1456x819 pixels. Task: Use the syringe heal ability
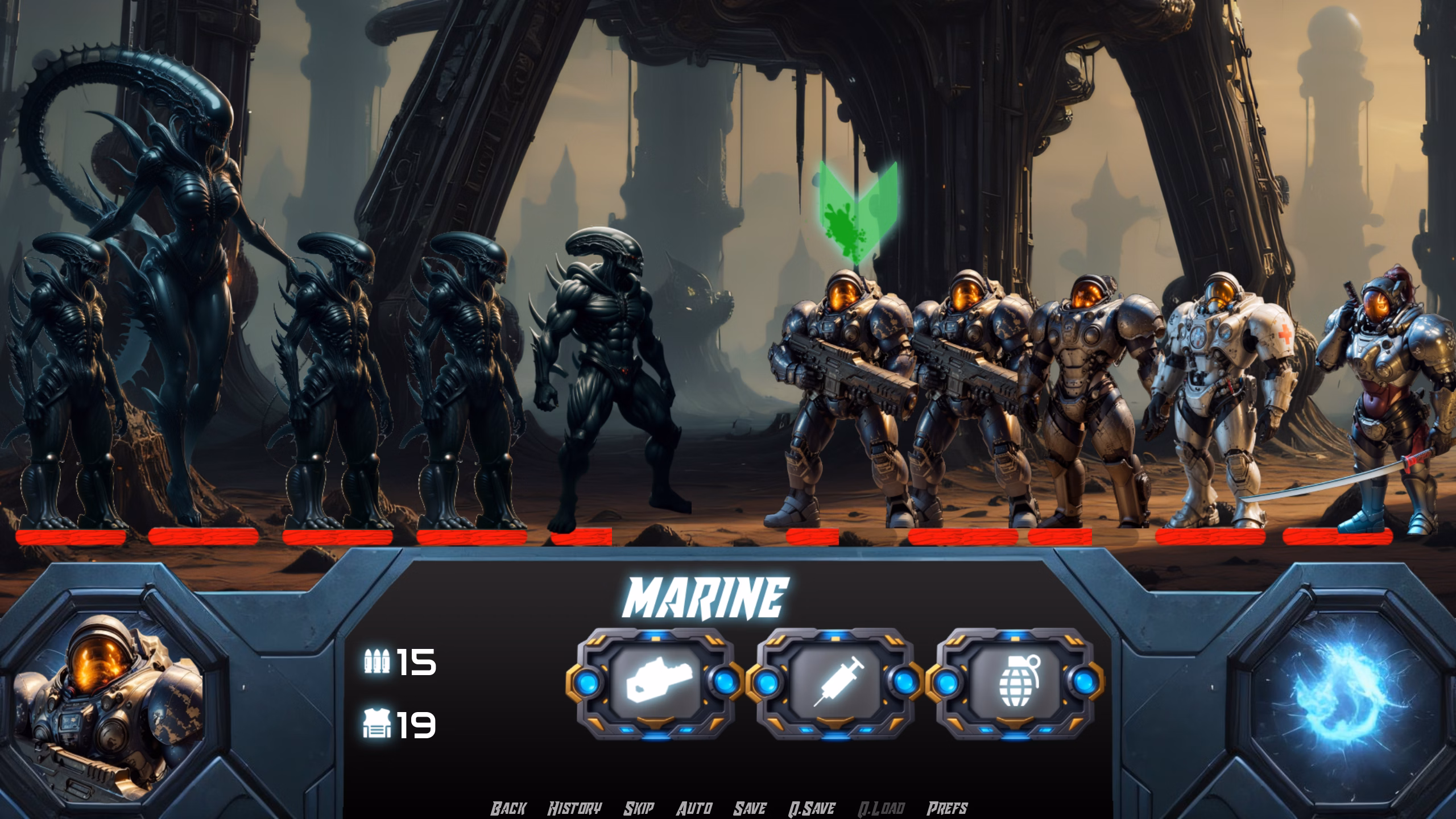pyautogui.click(x=835, y=682)
